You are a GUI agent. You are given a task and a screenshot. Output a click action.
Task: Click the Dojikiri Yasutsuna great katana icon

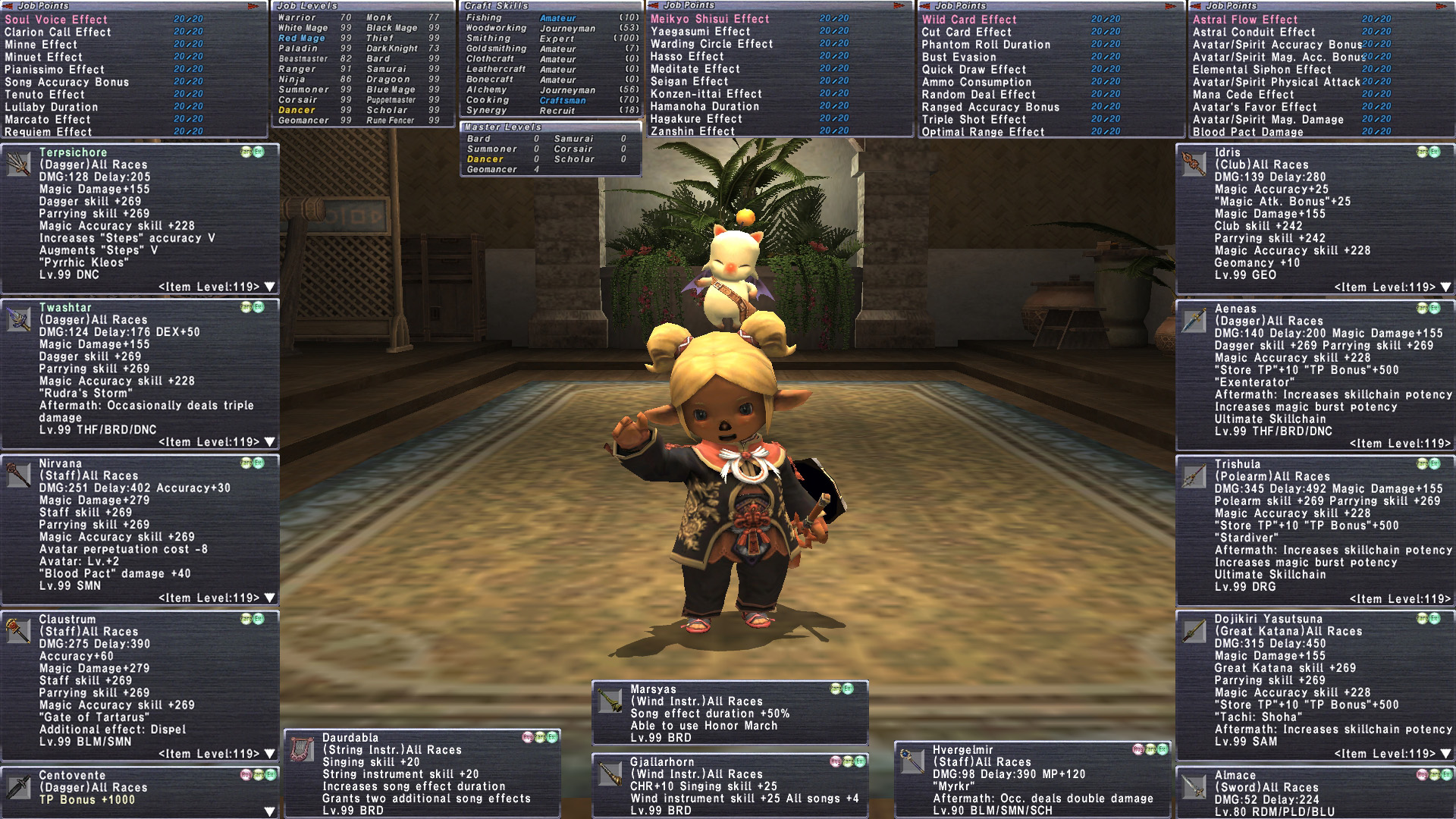click(x=1194, y=631)
